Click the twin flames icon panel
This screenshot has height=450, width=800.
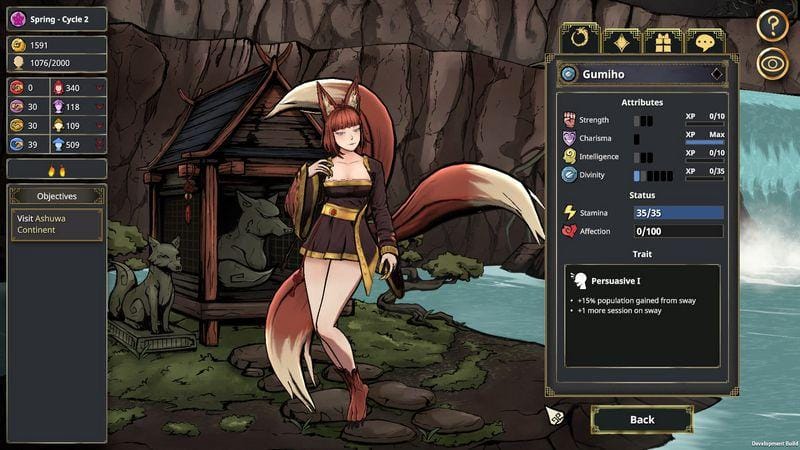pos(57,170)
